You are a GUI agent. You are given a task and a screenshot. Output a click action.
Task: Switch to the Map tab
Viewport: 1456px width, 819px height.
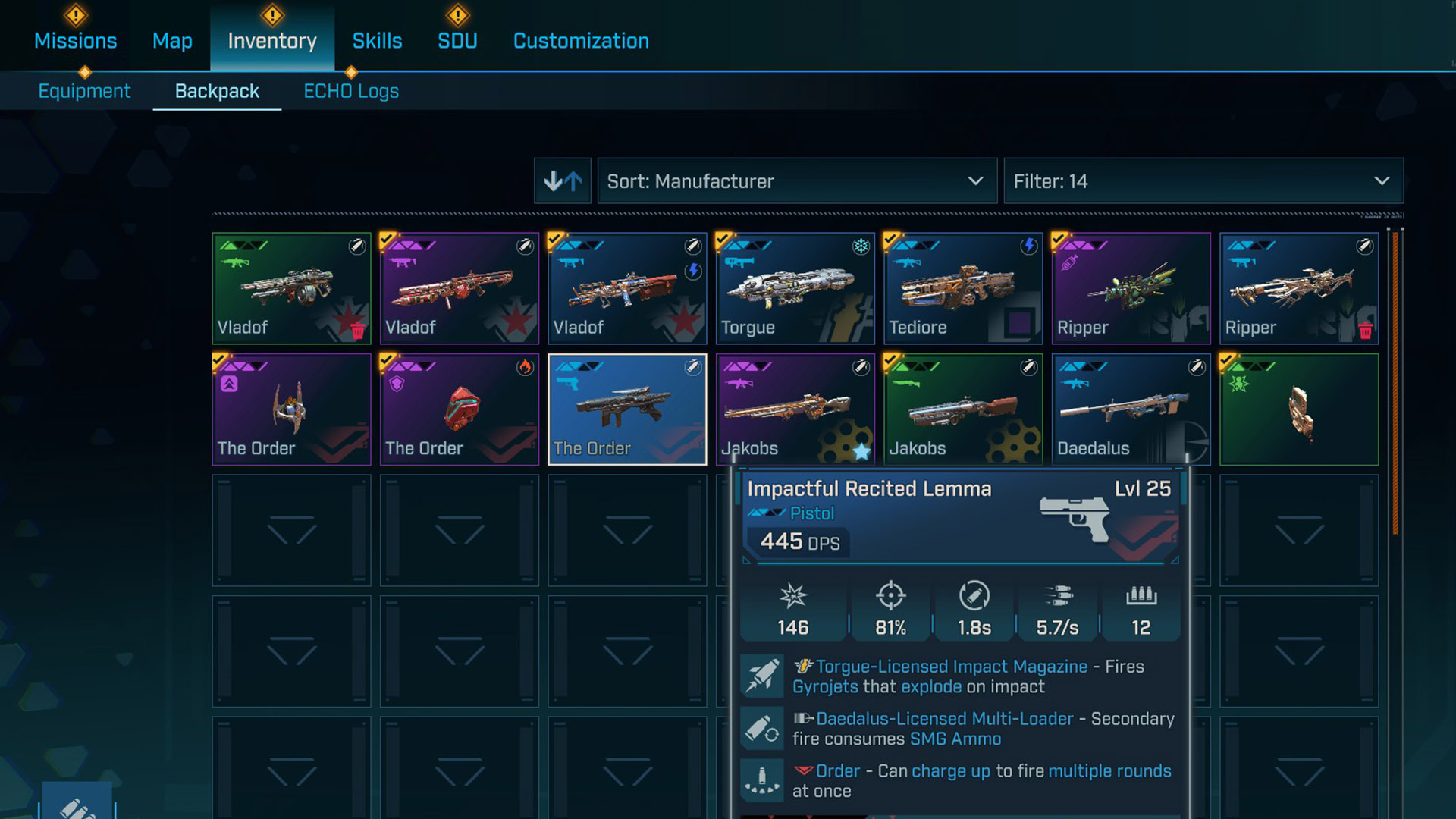pyautogui.click(x=172, y=41)
